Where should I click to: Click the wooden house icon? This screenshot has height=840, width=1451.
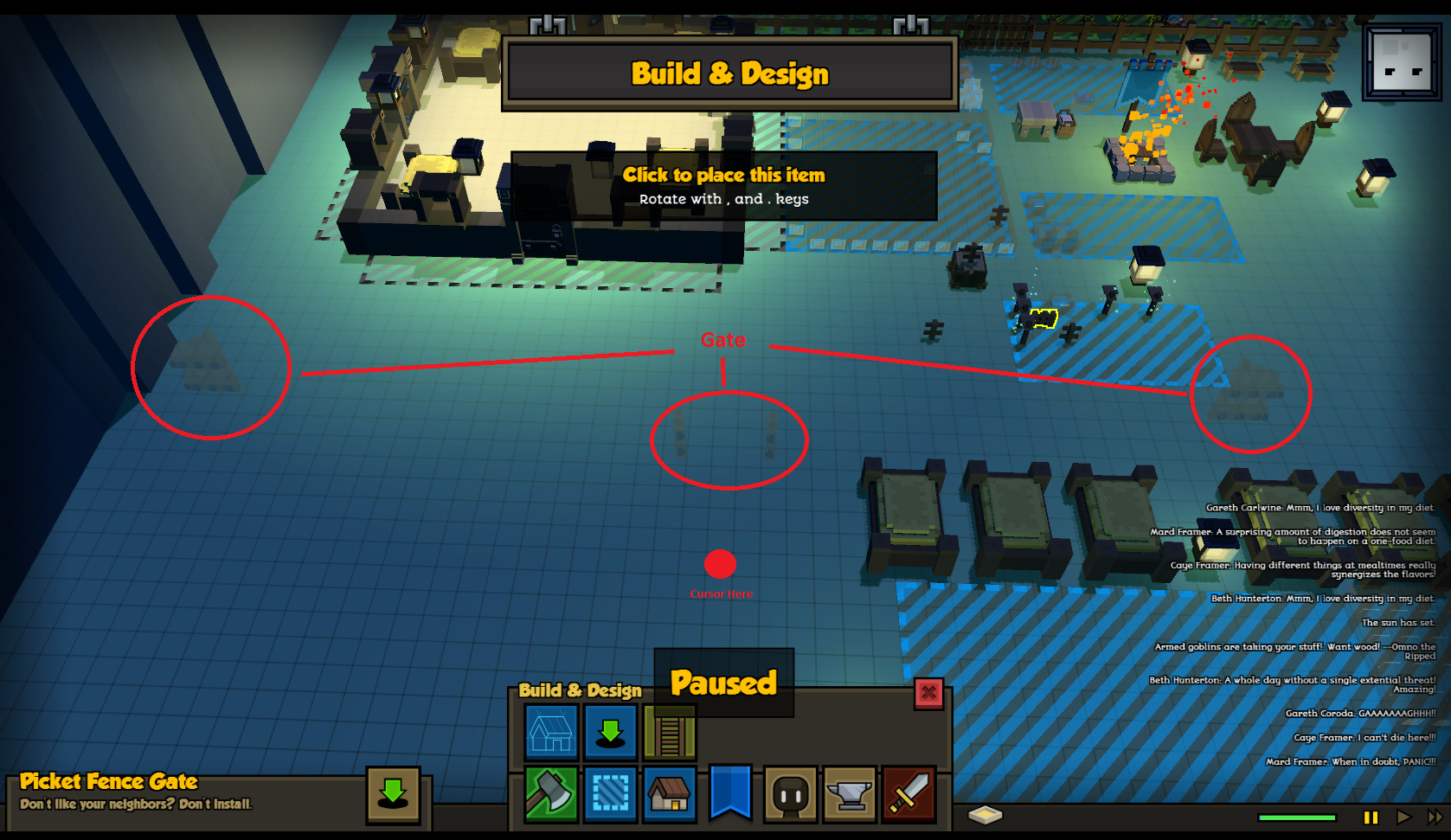(x=669, y=793)
